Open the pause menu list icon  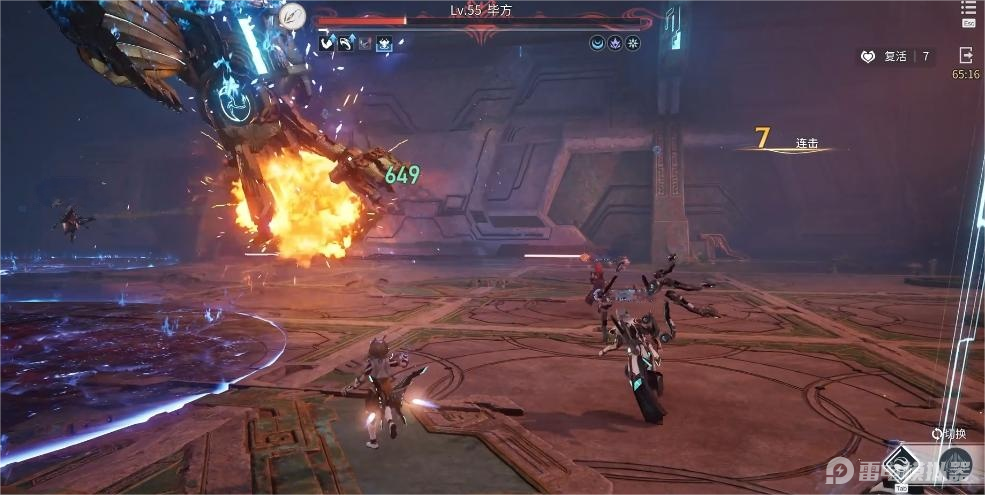tap(968, 9)
